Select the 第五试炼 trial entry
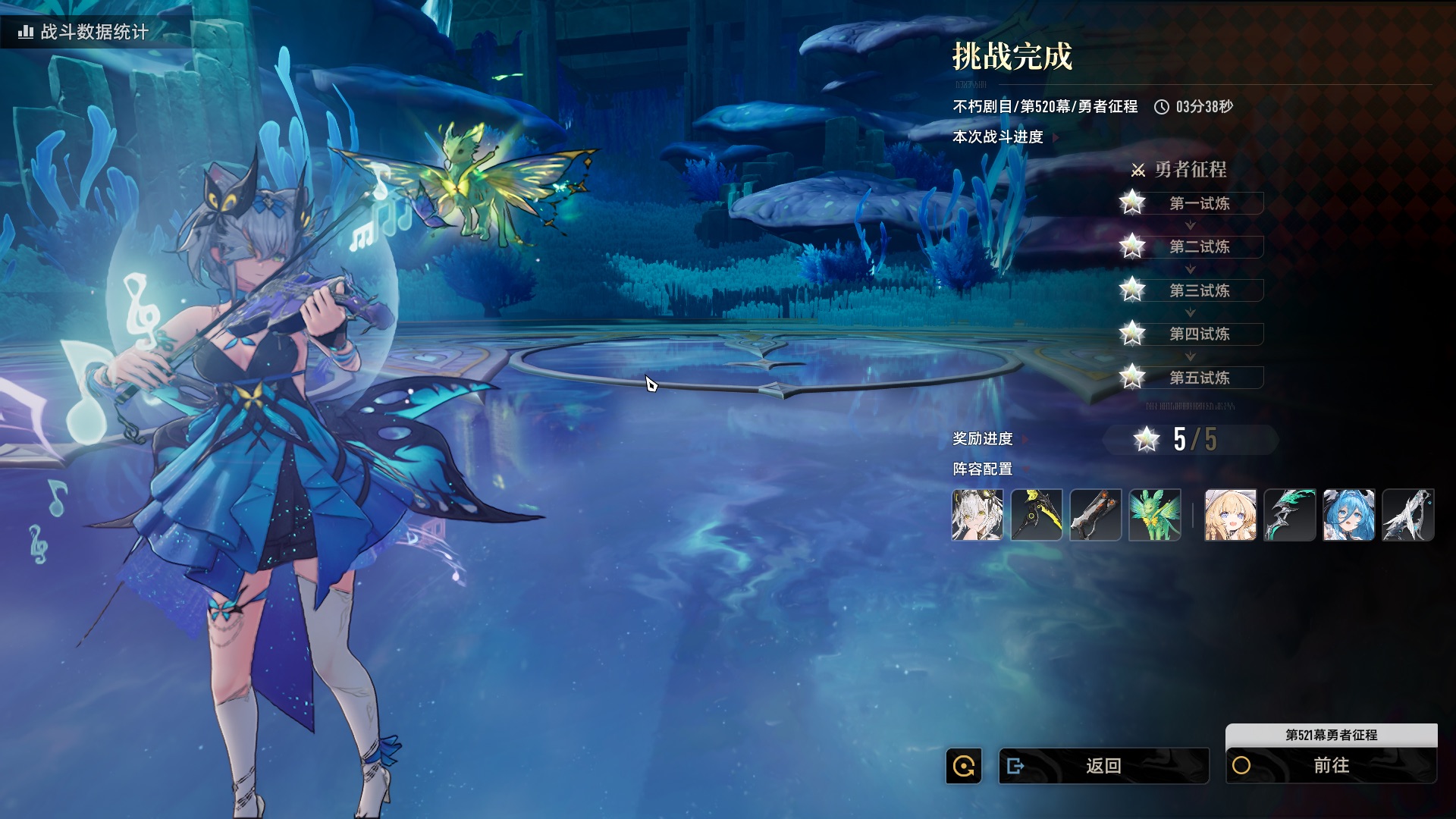 (x=1199, y=378)
